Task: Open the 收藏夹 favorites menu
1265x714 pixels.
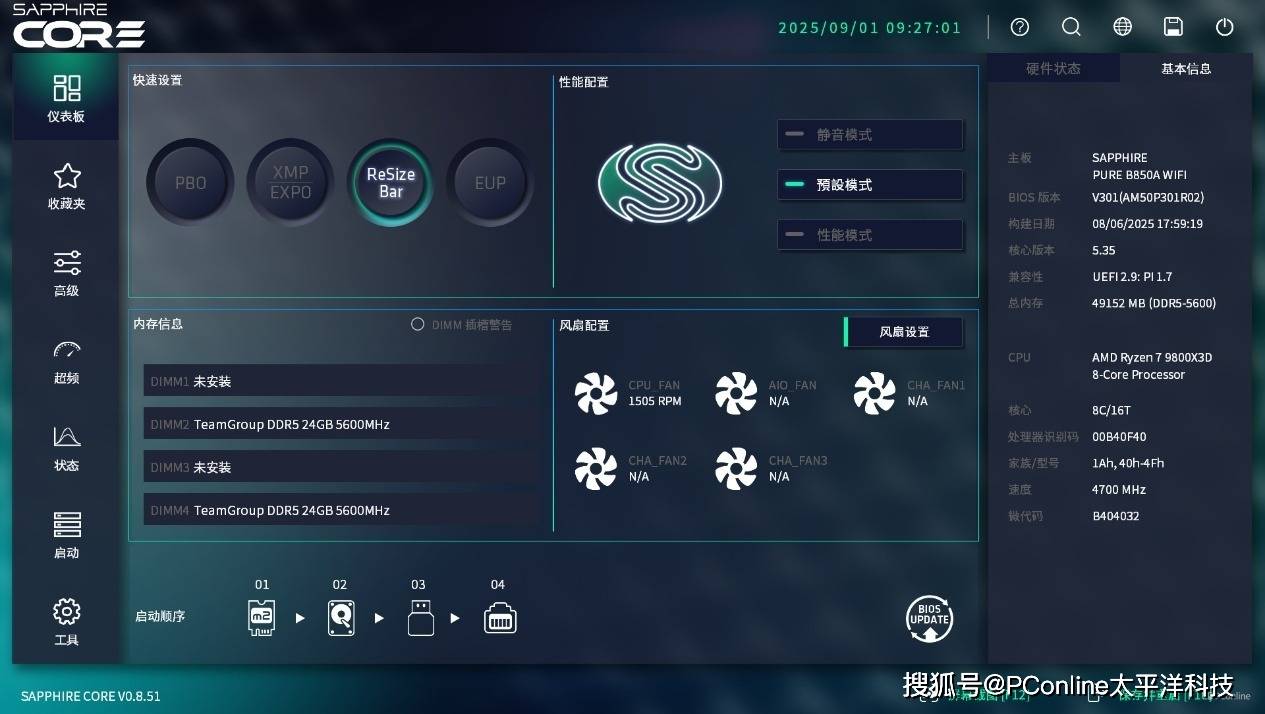Action: click(x=66, y=186)
